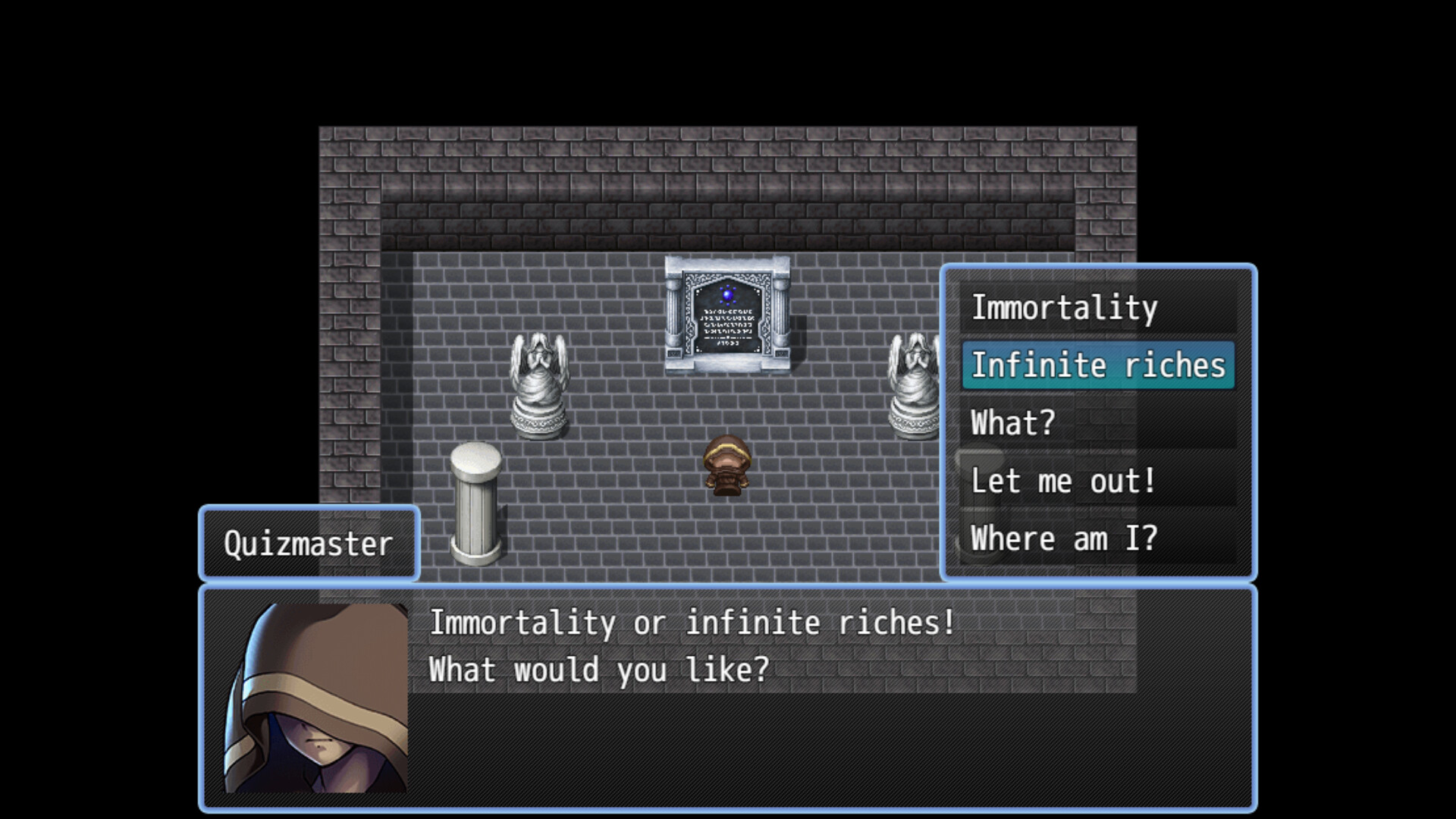Click the white pillar near the name box
1456x819 pixels.
tap(475, 504)
